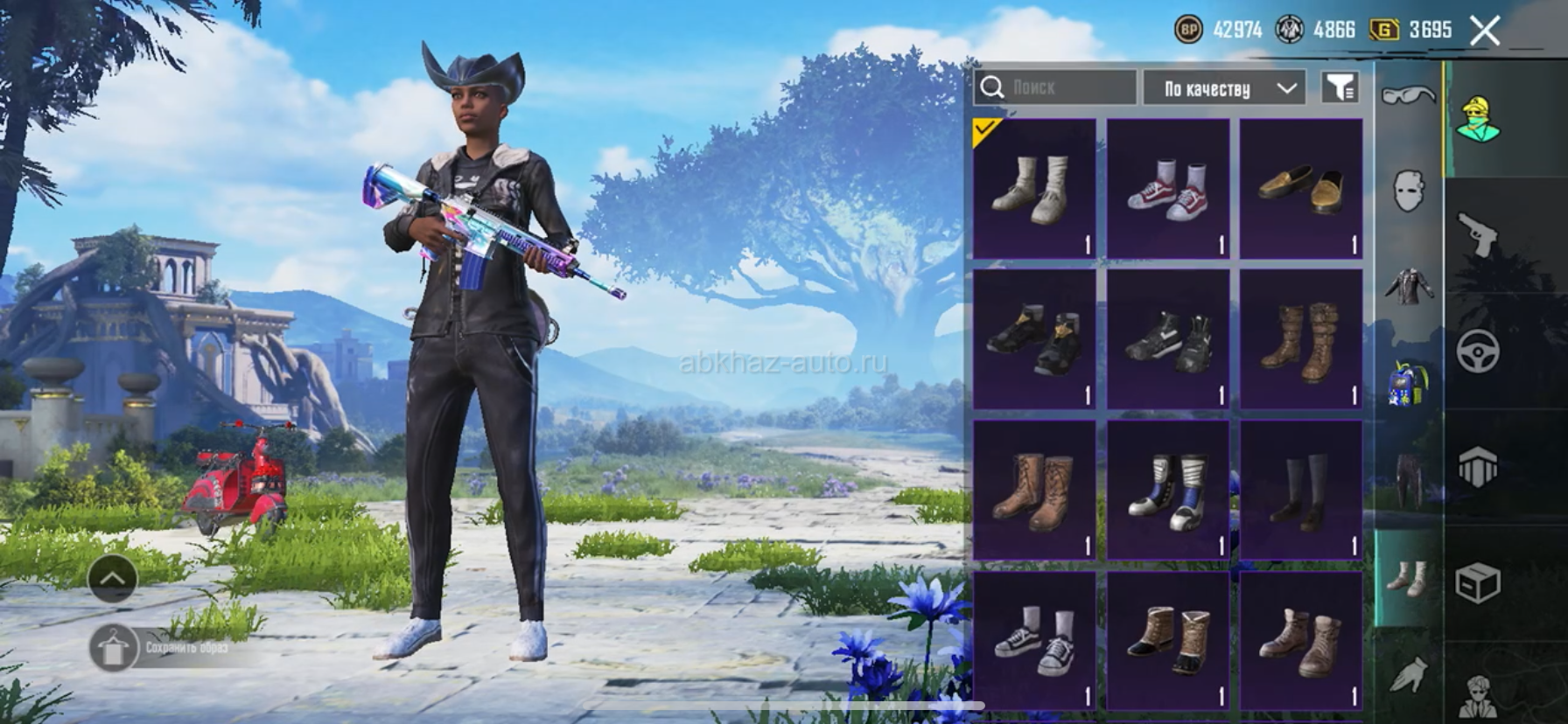
Task: Switch to the gloves category
Action: point(1408,675)
